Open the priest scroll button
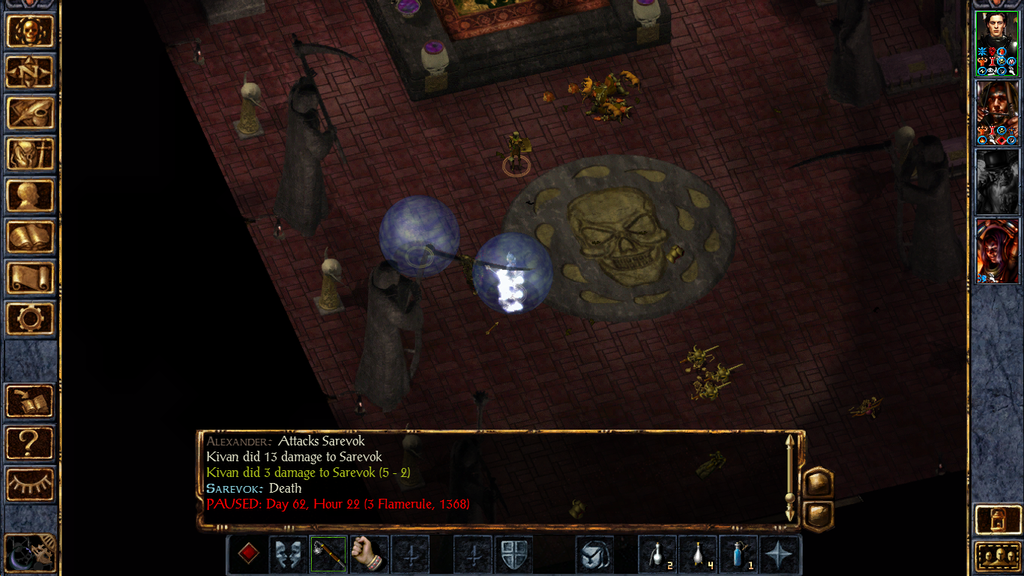The width and height of the screenshot is (1024, 576). tap(30, 278)
